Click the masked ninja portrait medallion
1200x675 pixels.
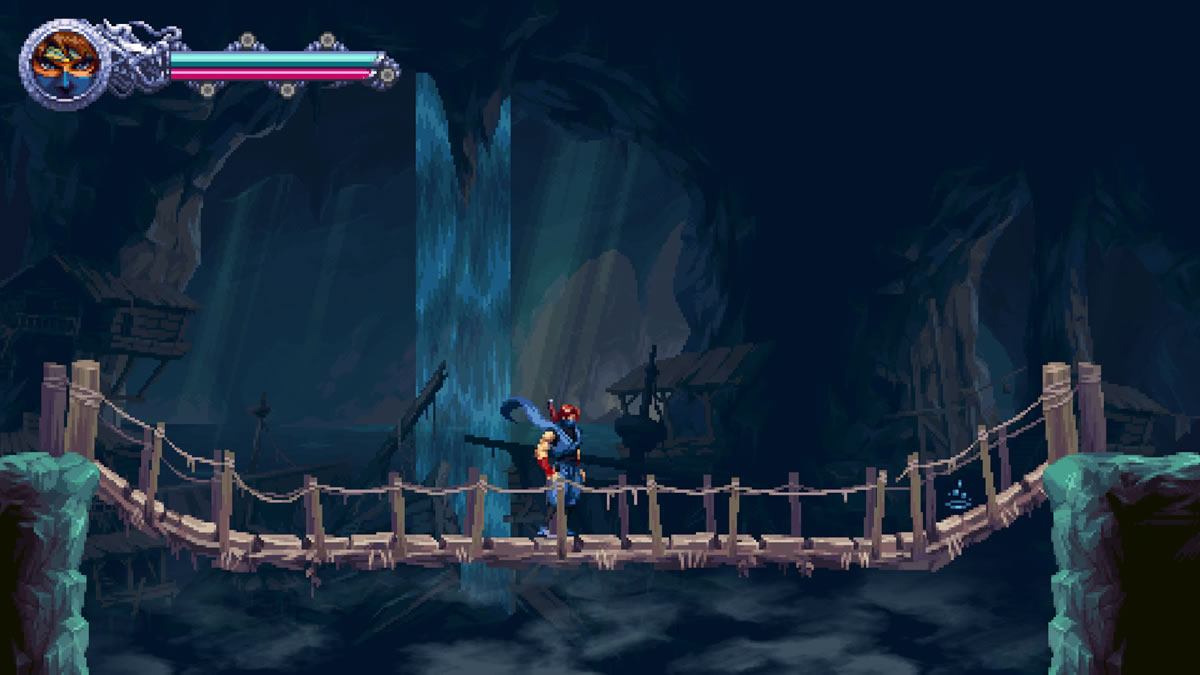coord(62,64)
